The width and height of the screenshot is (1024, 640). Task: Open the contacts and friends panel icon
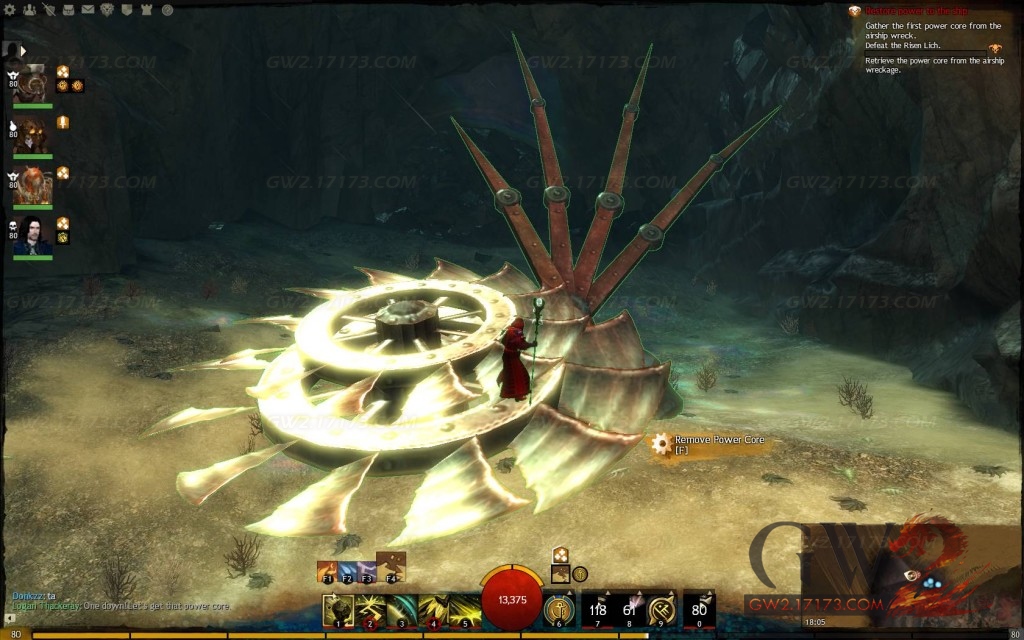pyautogui.click(x=29, y=9)
